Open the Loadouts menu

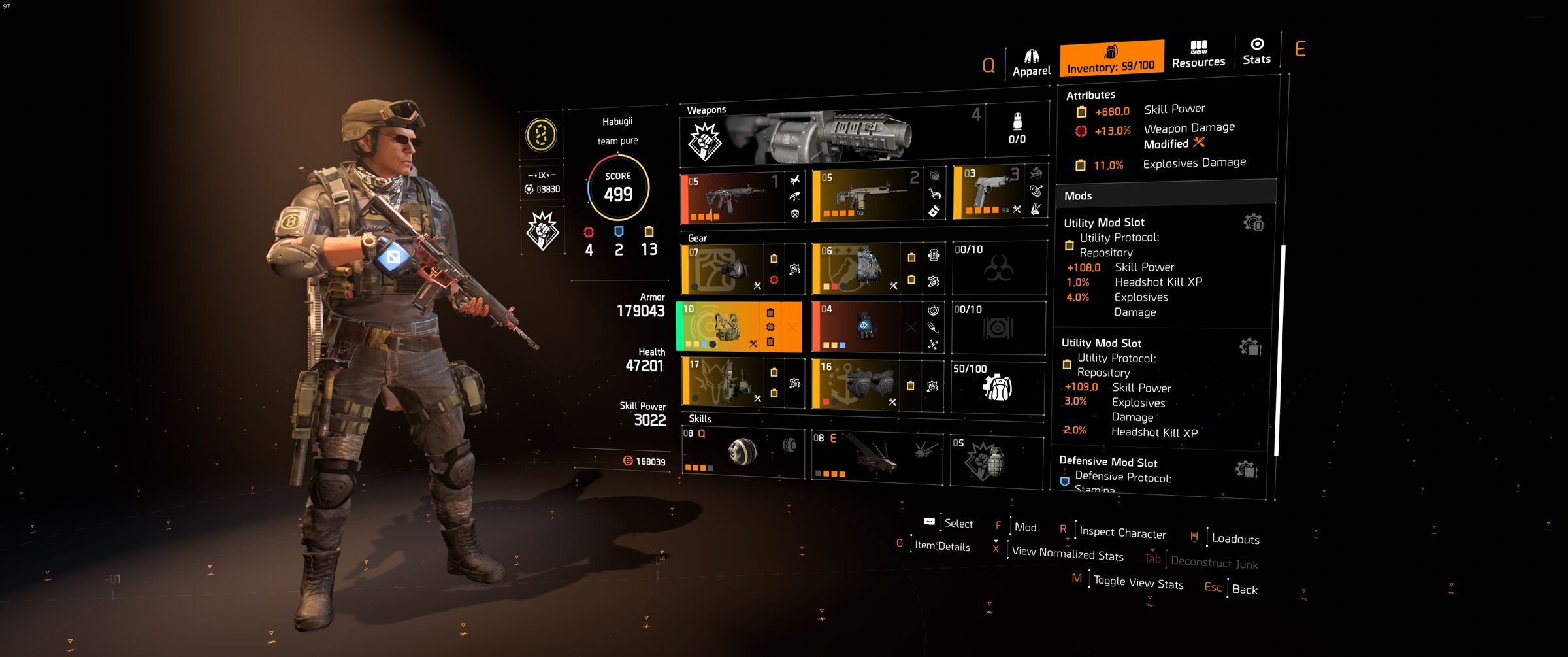tap(1235, 539)
